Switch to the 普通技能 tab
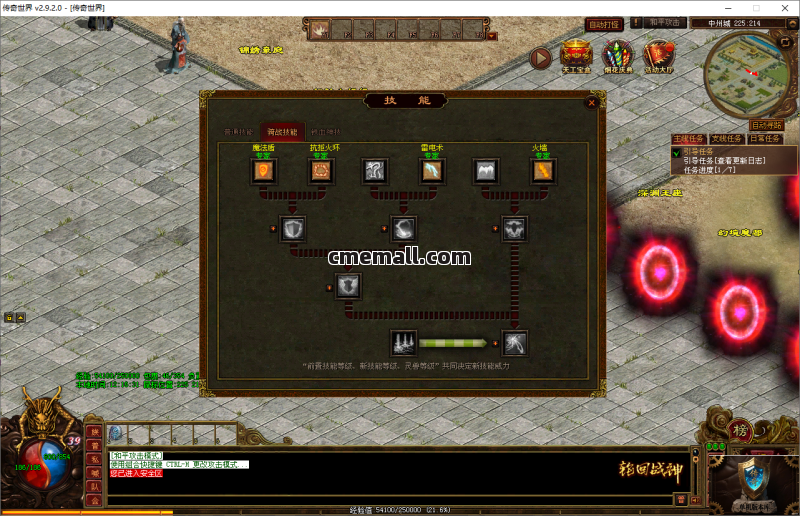The height and width of the screenshot is (516, 800). point(238,132)
